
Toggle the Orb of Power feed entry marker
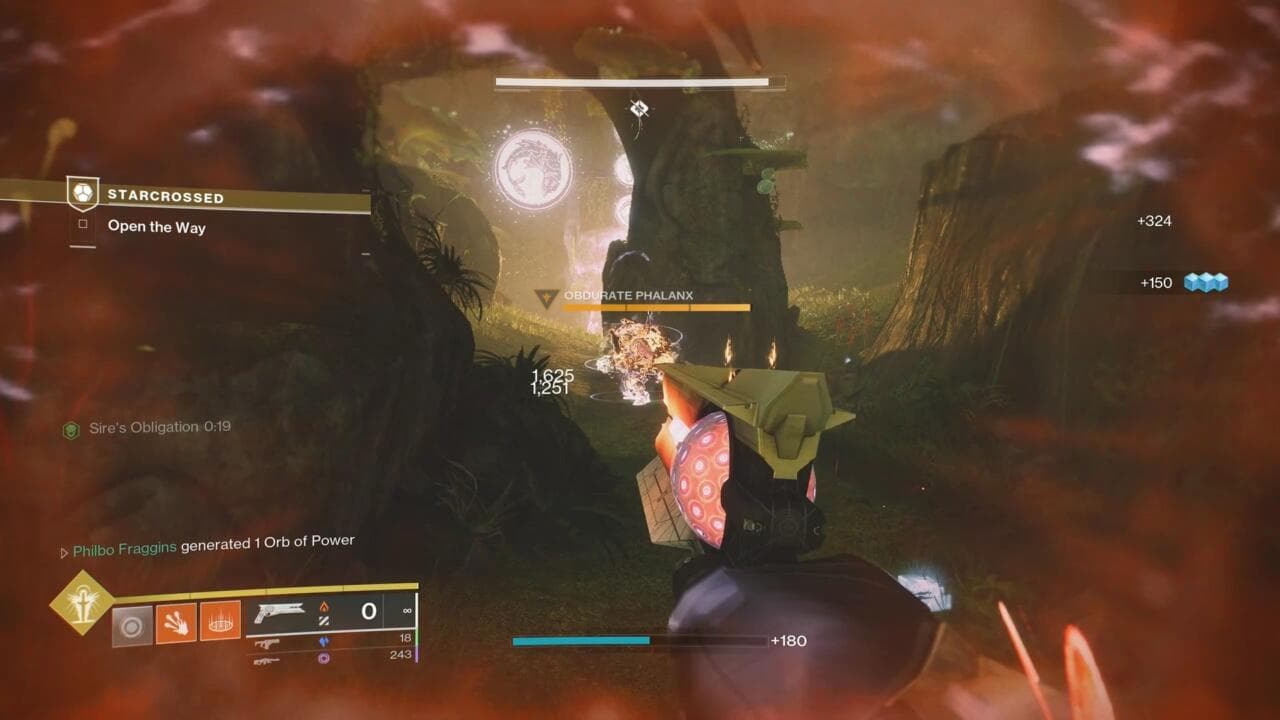coord(62,541)
